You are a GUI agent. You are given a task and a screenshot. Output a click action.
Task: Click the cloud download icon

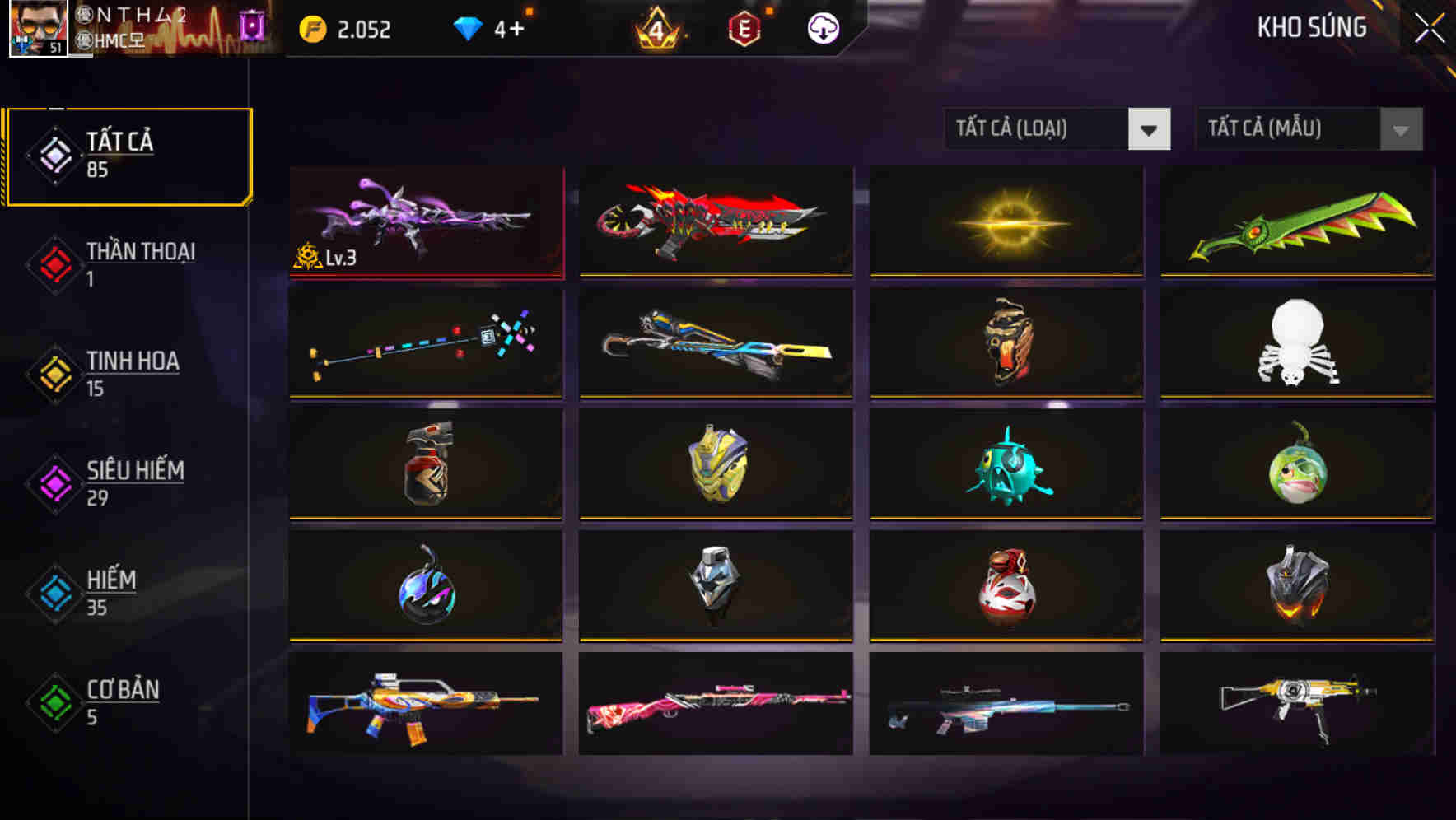(821, 28)
